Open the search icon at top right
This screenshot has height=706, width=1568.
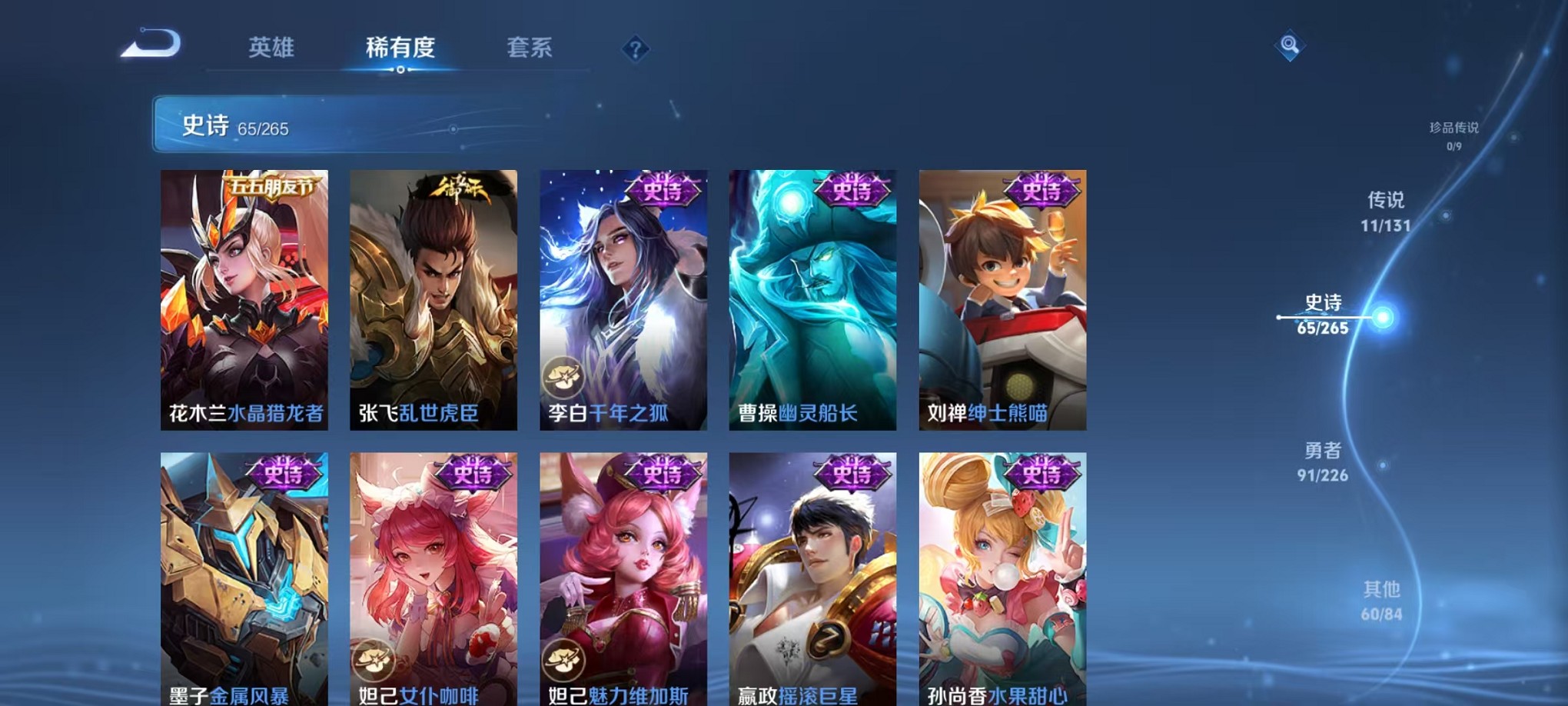[x=1288, y=46]
